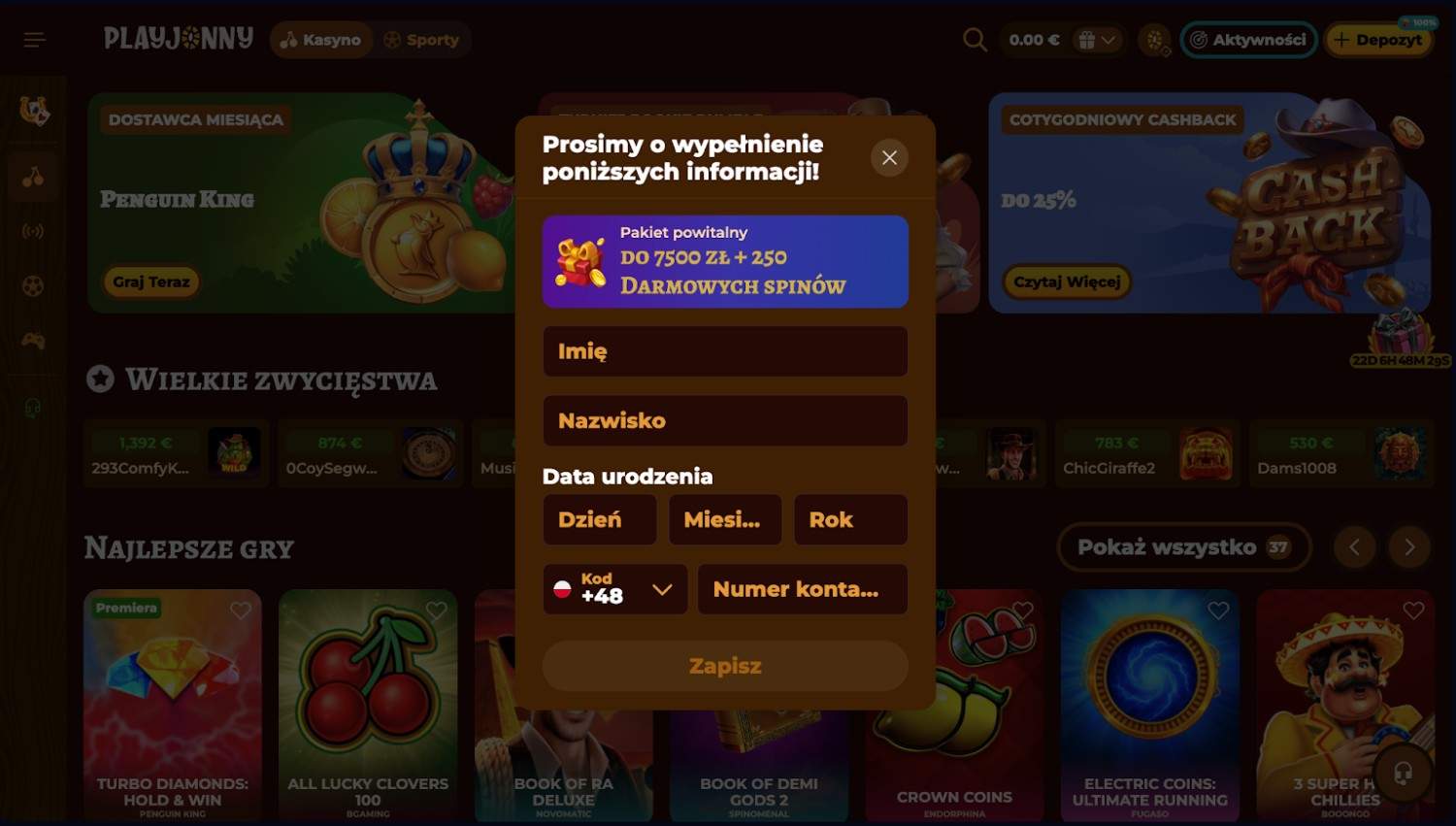Open the bonus wheel icon near Aktywności
The image size is (1456, 826).
pyautogui.click(x=1153, y=40)
